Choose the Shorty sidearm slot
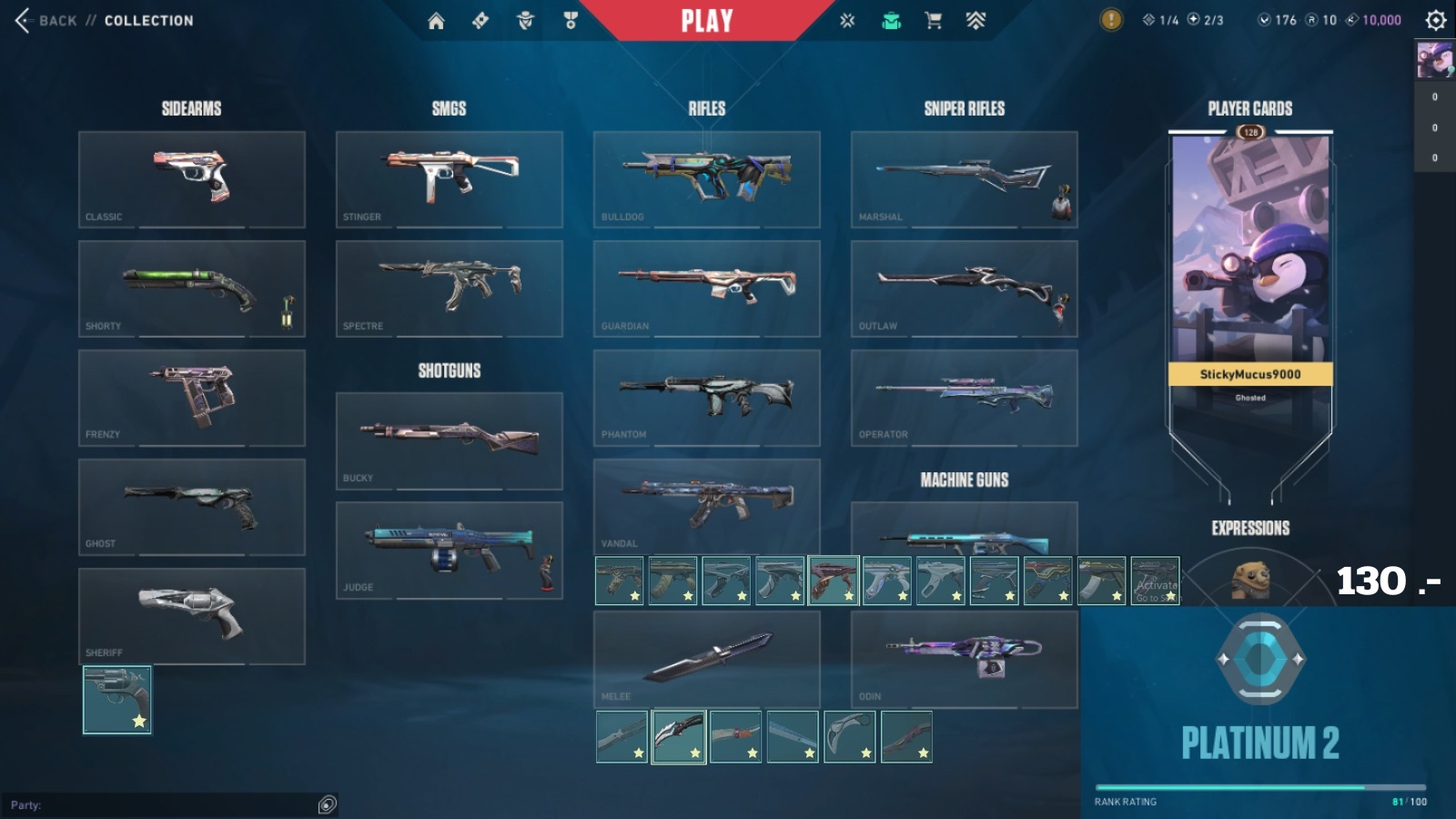Viewport: 1456px width, 819px height. coord(191,288)
